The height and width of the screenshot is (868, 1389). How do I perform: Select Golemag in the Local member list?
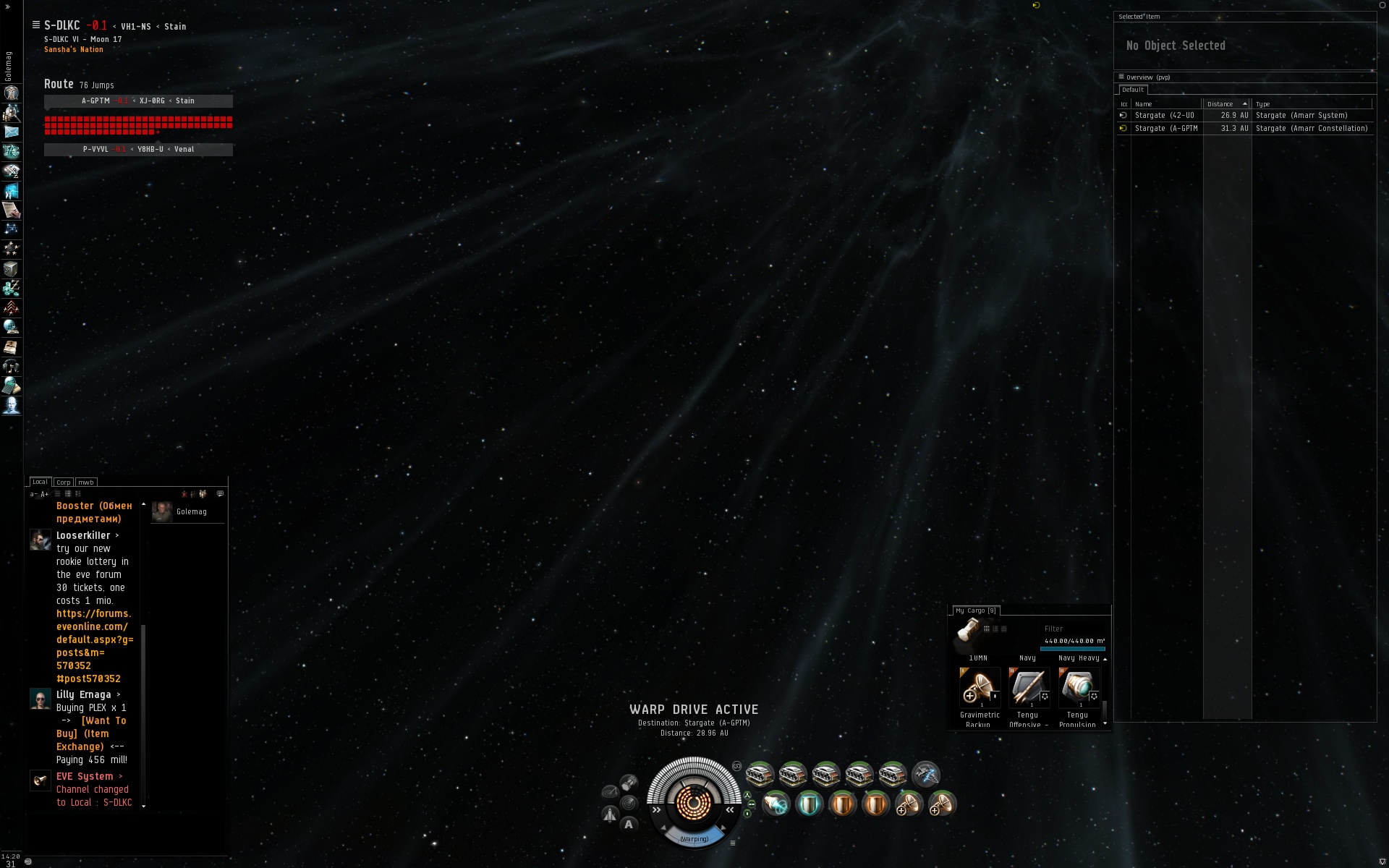click(191, 512)
